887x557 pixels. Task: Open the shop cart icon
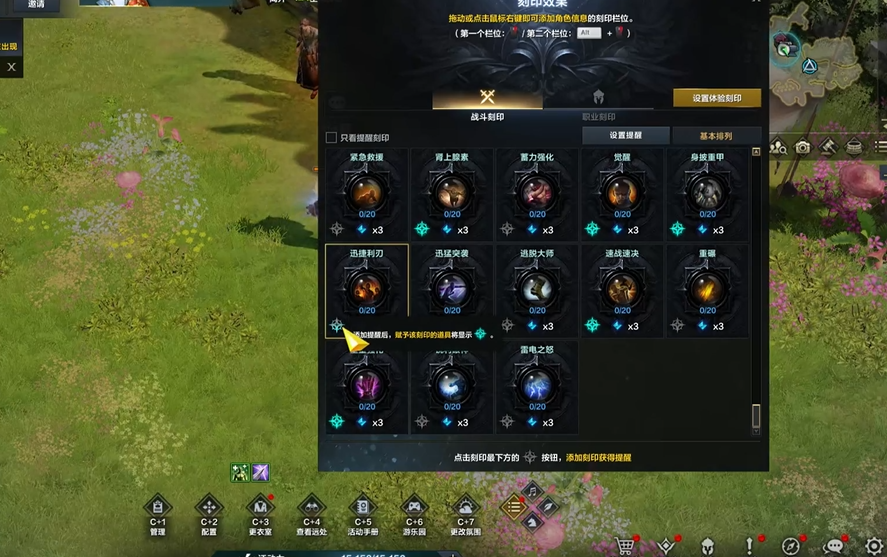click(x=625, y=546)
